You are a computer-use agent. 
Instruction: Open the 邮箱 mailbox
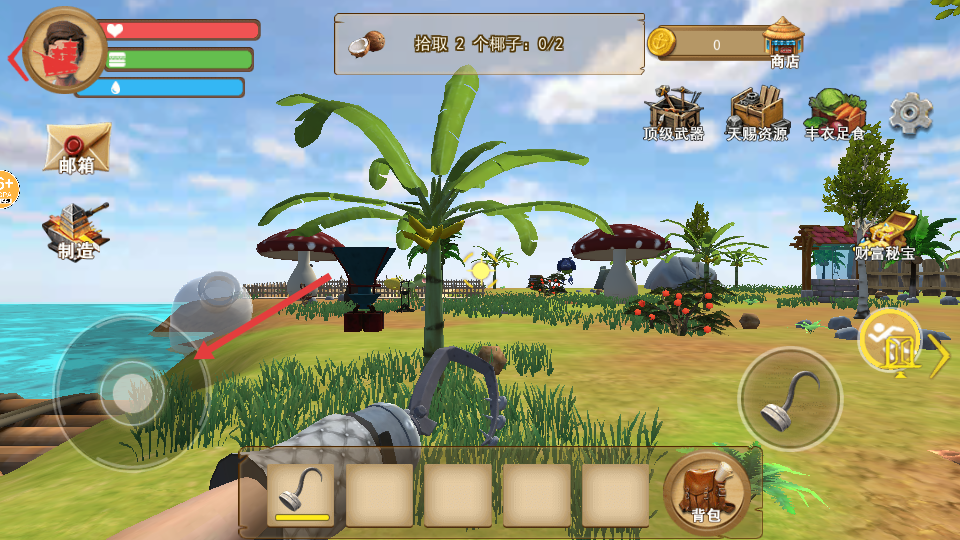77,149
